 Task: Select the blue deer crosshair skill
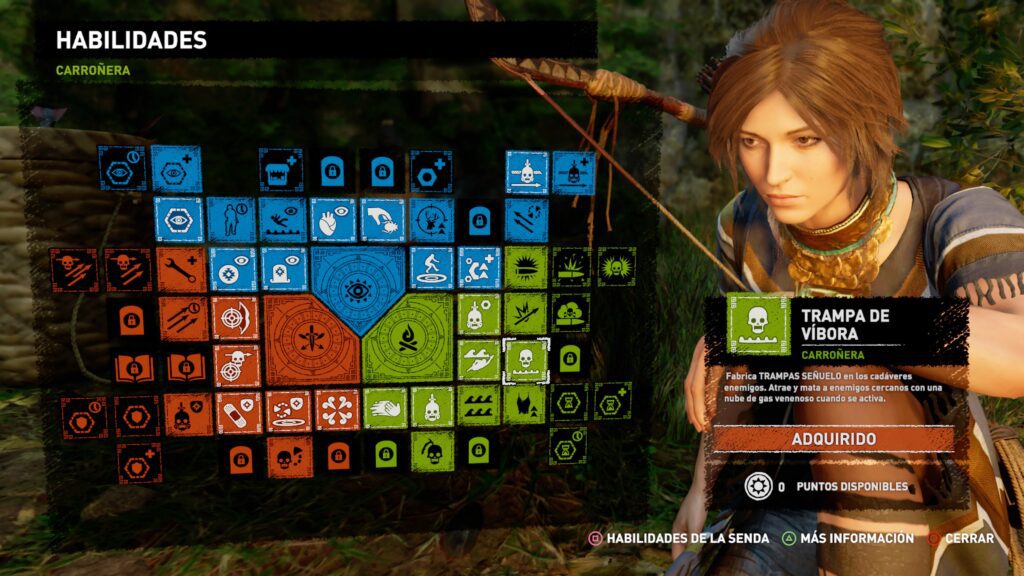coord(431,220)
